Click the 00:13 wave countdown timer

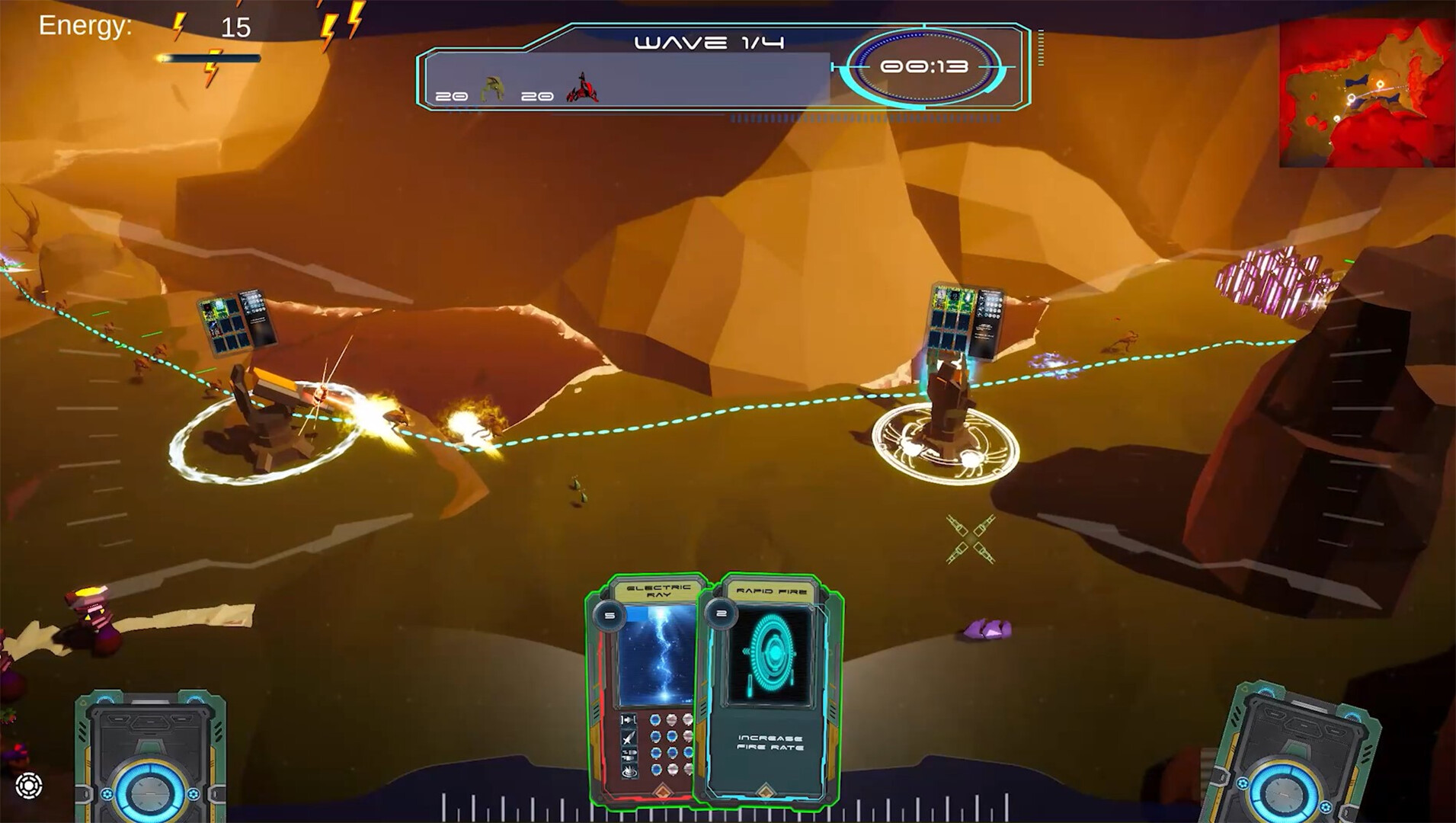pyautogui.click(x=925, y=67)
